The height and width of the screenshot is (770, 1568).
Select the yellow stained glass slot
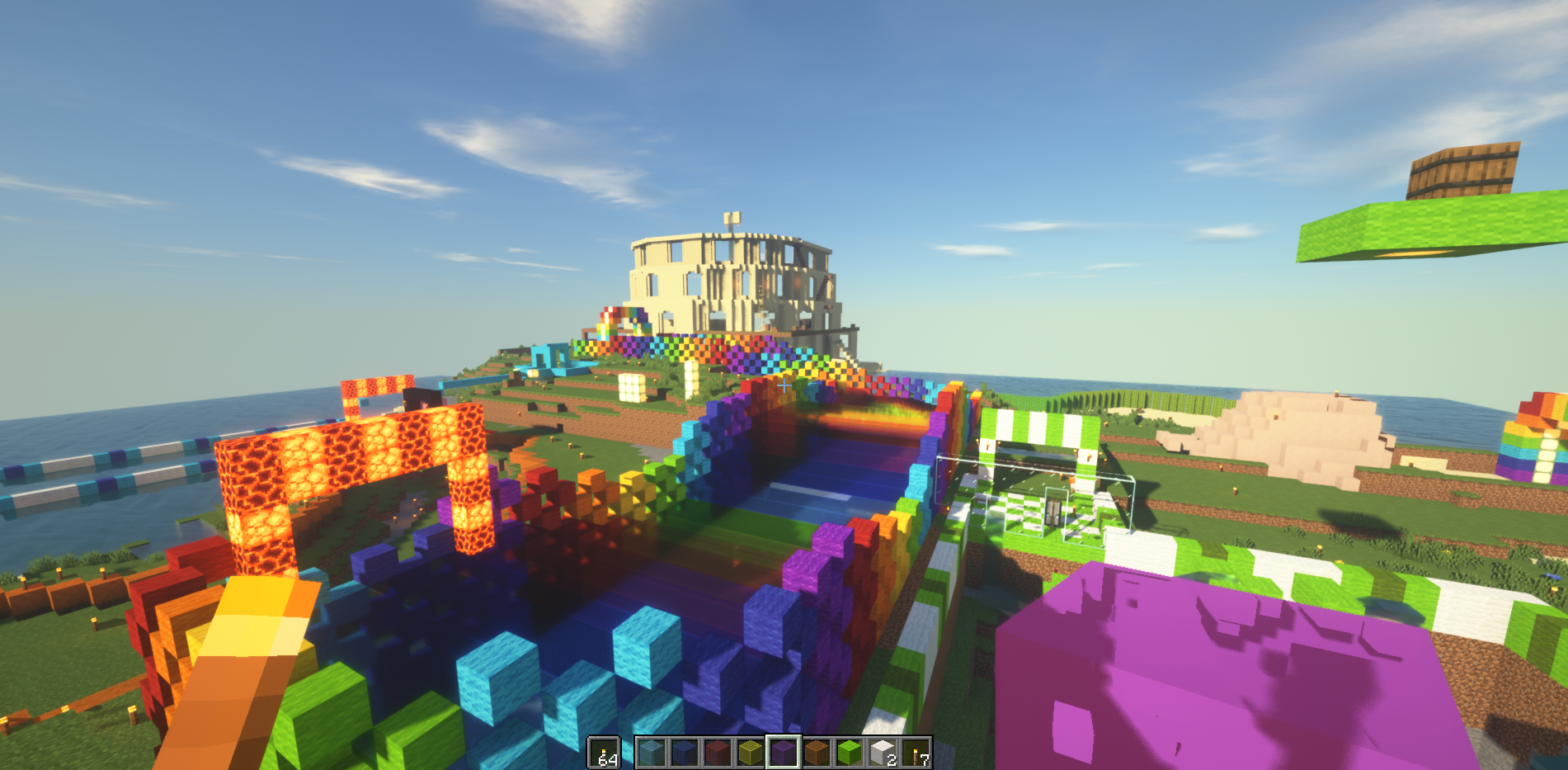(x=750, y=753)
